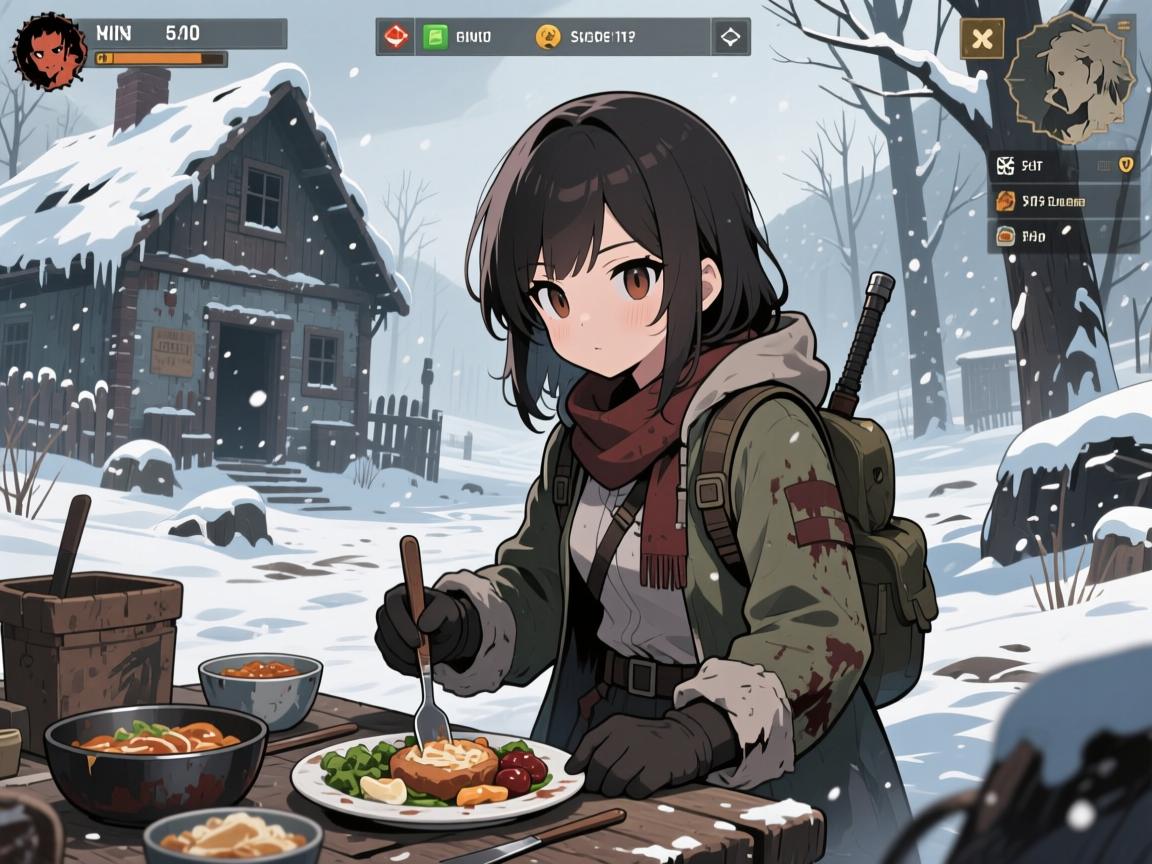Select the red gem icon in top bar
Screen dimensions: 1152x864
coord(395,38)
